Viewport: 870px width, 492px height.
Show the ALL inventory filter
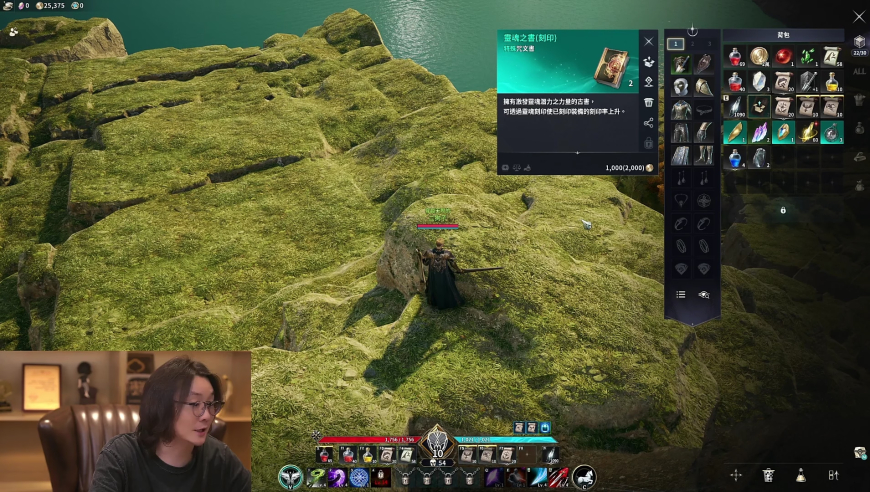859,71
